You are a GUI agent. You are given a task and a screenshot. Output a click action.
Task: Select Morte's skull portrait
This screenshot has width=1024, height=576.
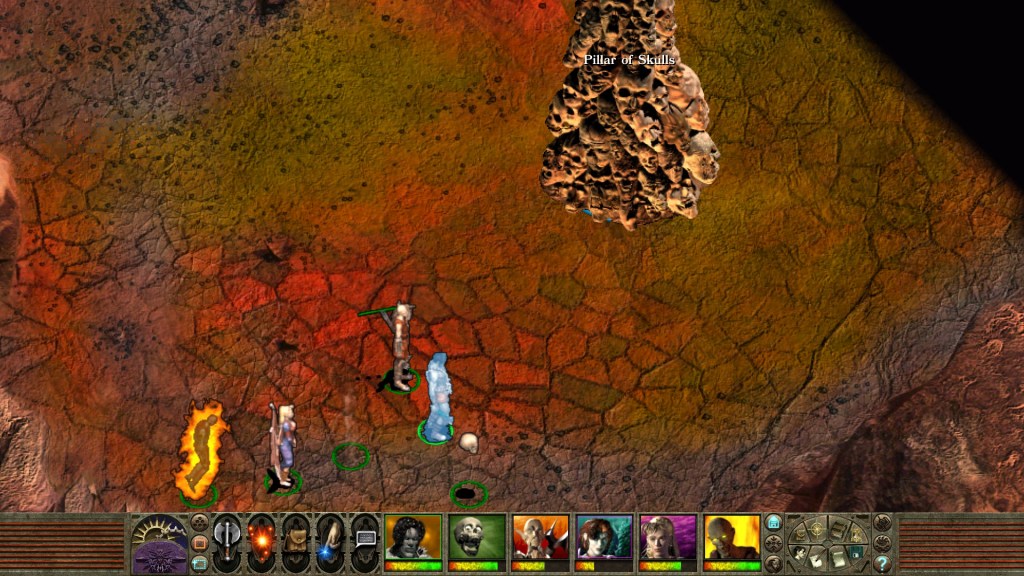click(477, 538)
